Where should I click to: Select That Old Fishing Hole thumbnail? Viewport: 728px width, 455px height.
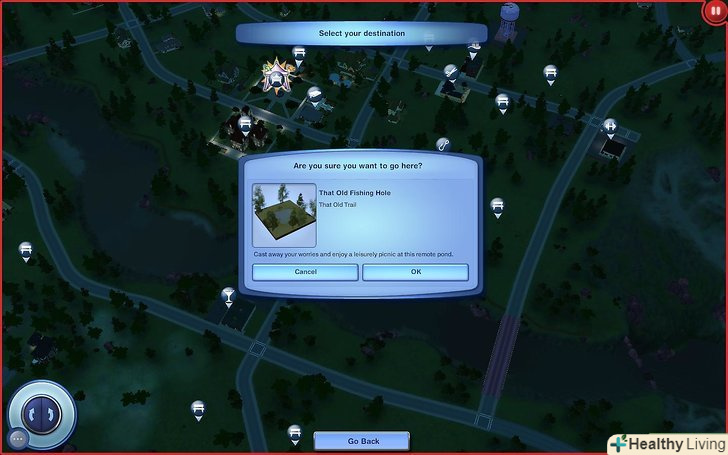pos(284,214)
